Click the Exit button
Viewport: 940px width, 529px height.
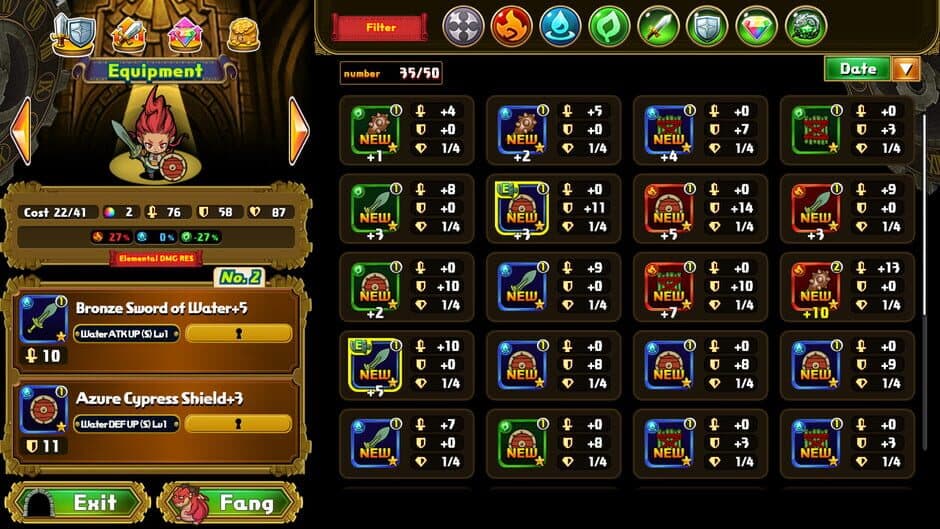(x=78, y=502)
